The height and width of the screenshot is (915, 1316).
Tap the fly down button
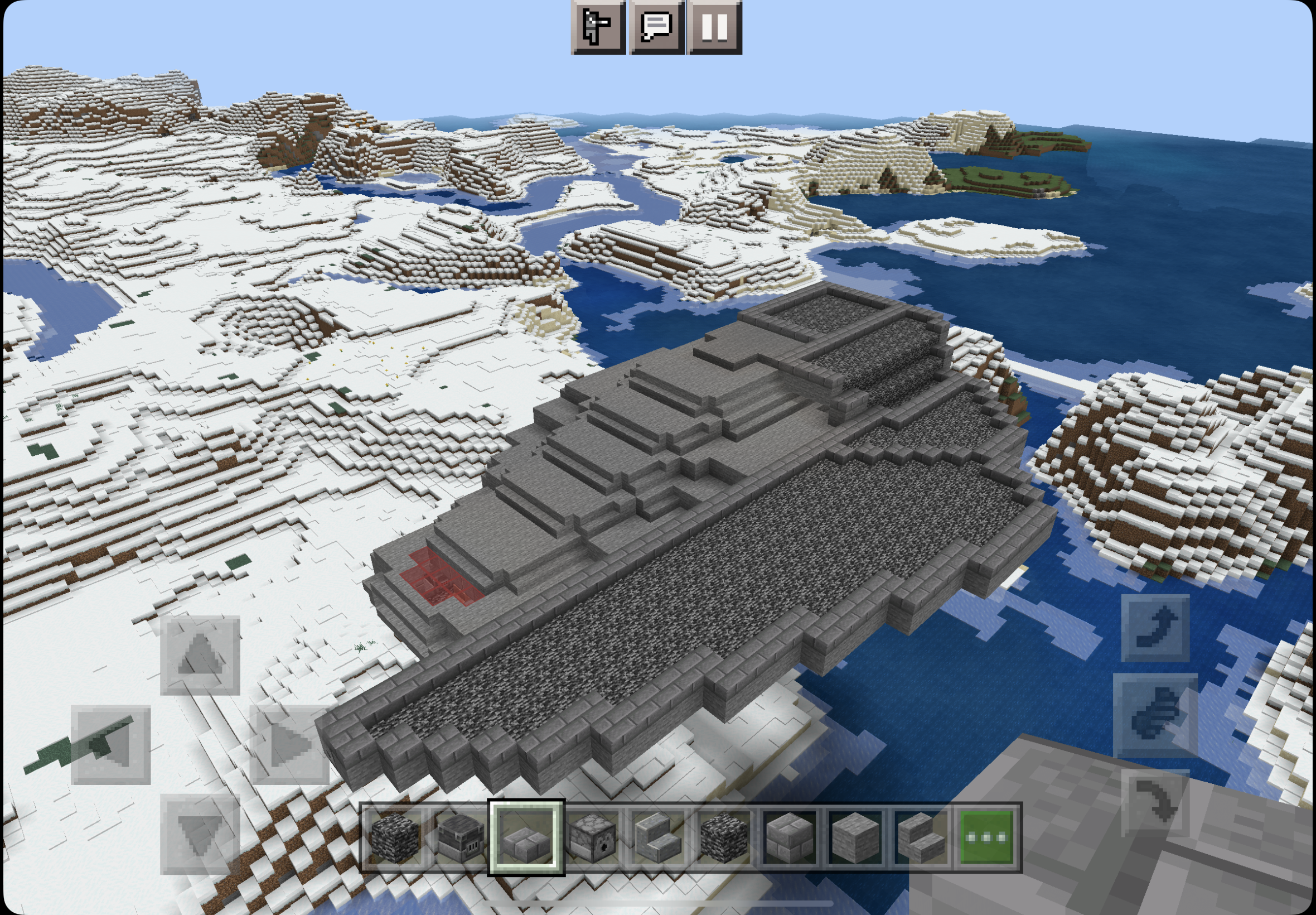1154,804
